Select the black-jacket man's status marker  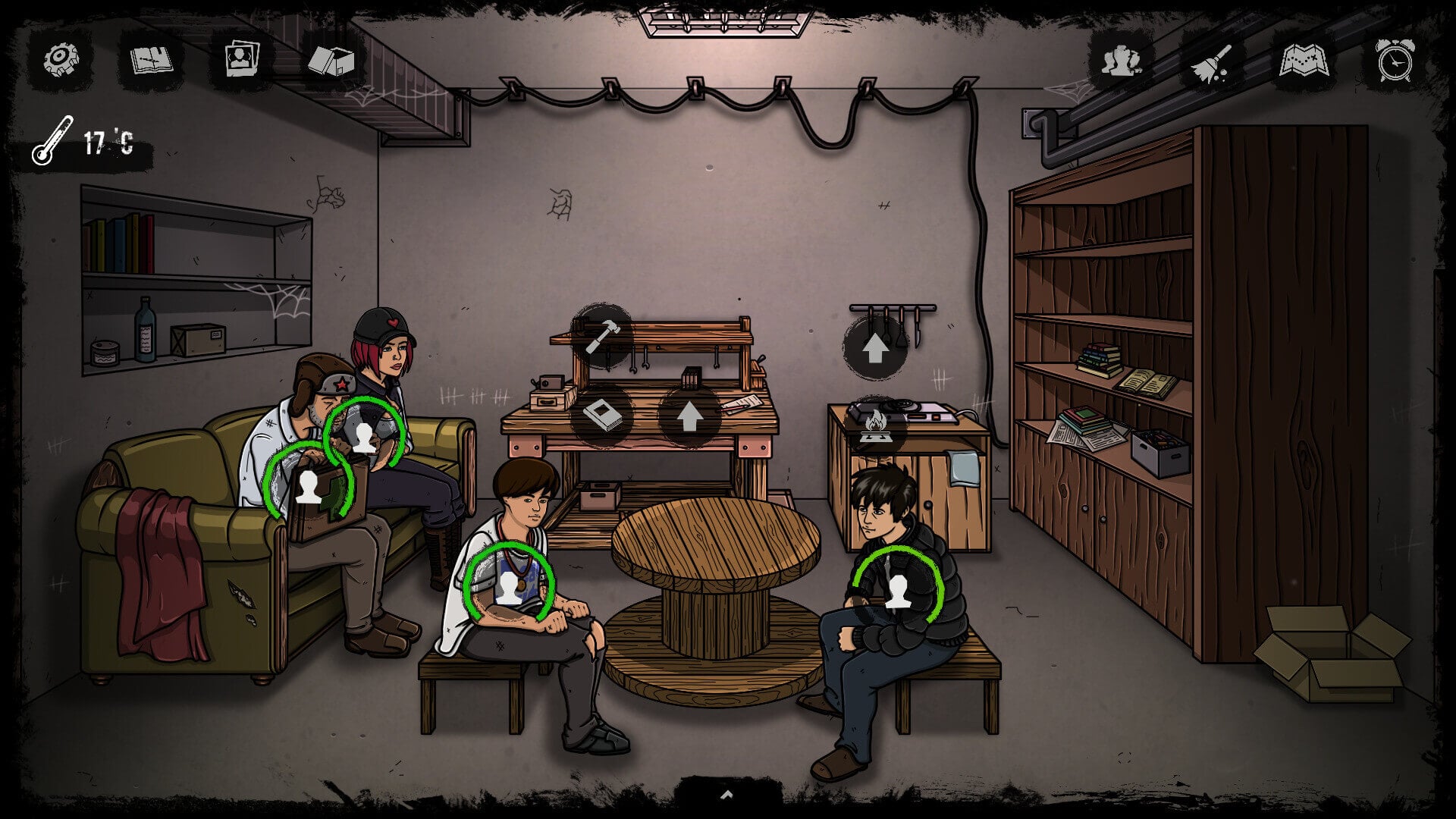pyautogui.click(x=898, y=591)
